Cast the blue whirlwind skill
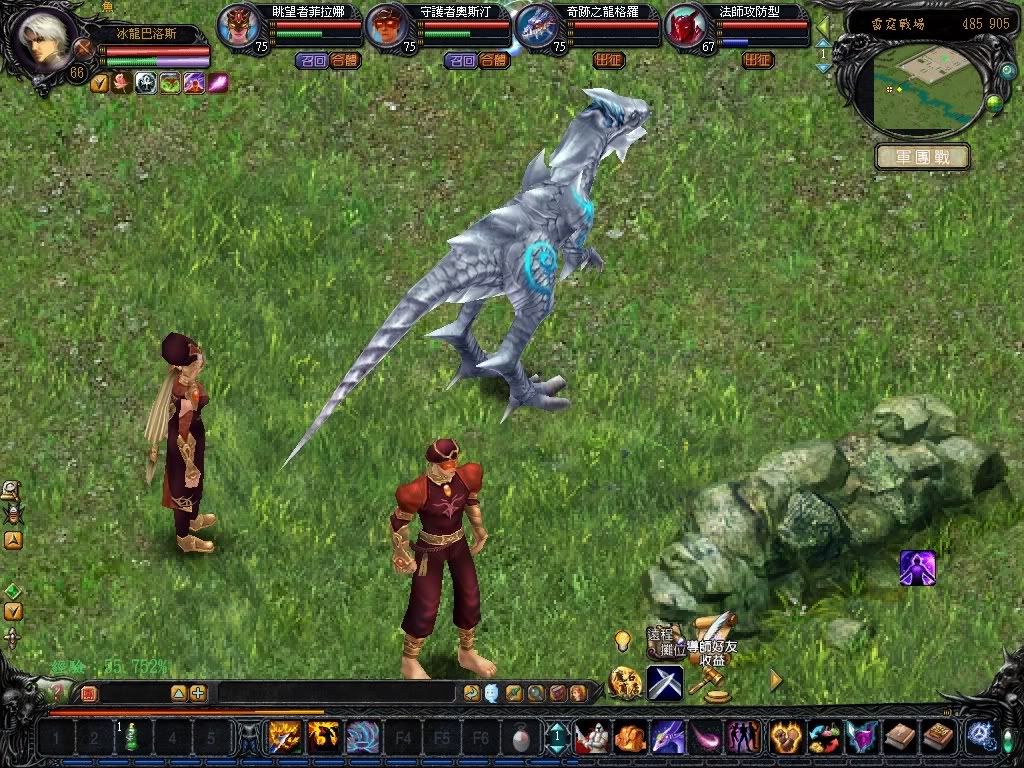 [x=363, y=738]
